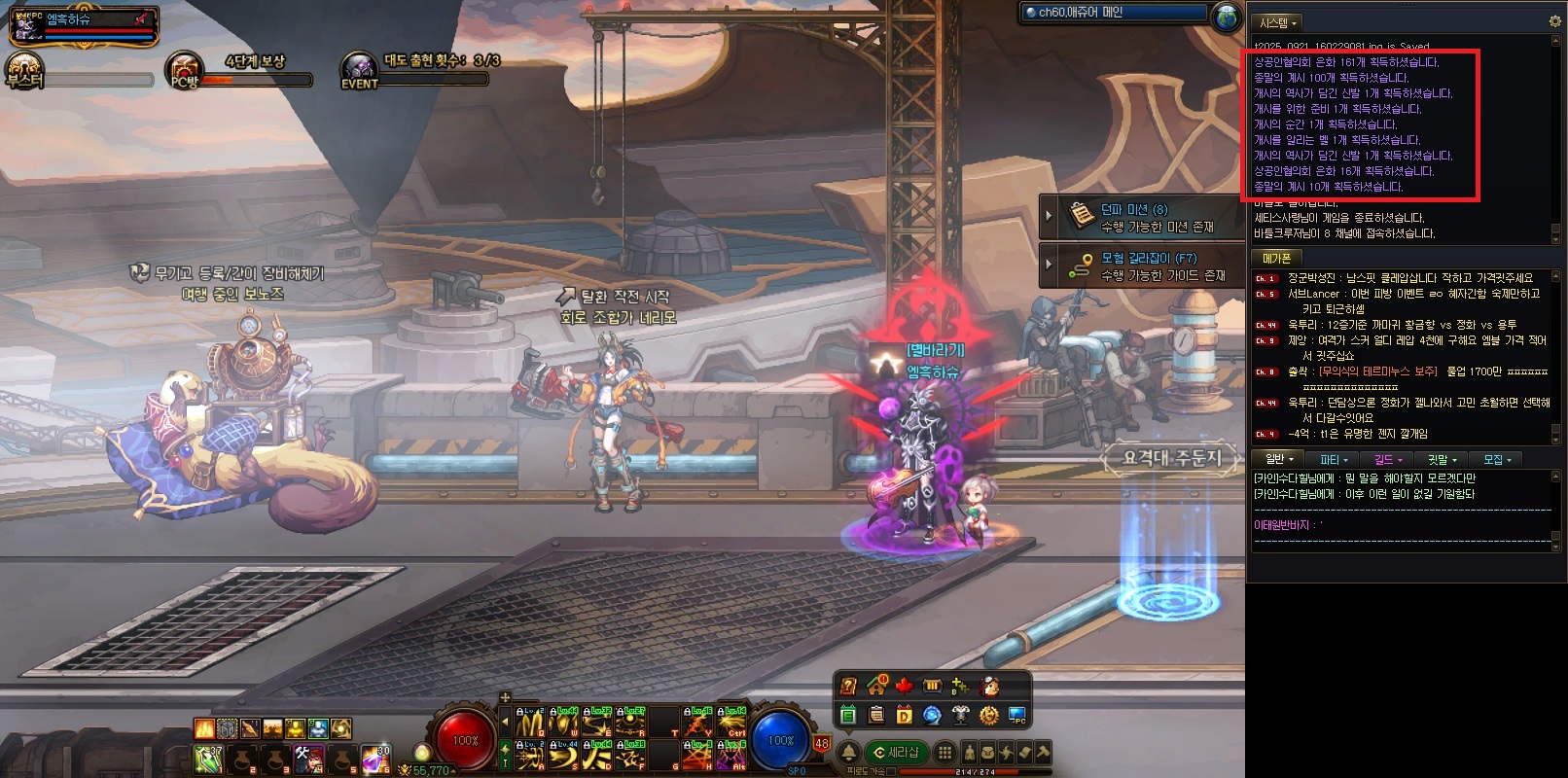Select the 귓말 whisper chat tab
1568x778 pixels.
pyautogui.click(x=1441, y=459)
